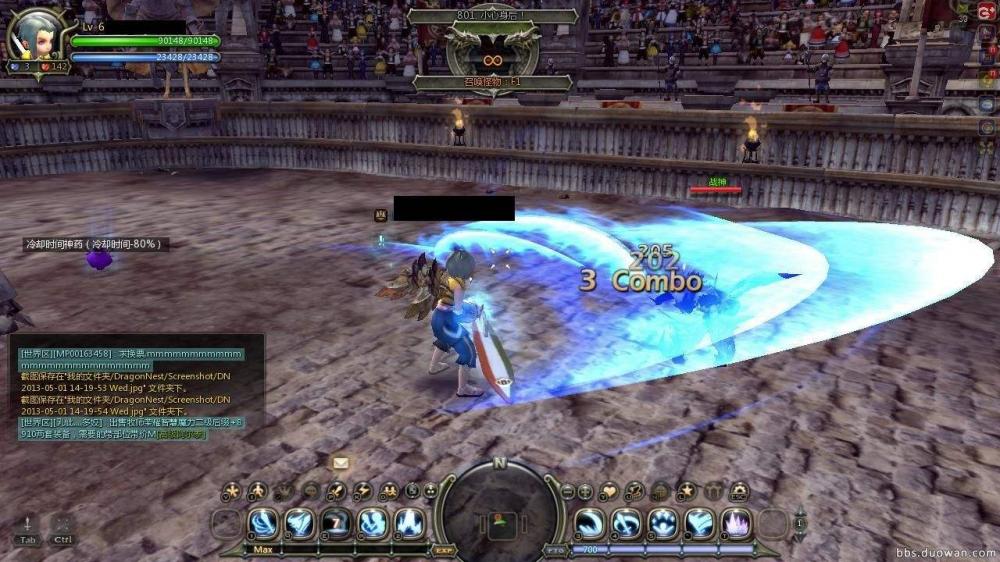1000x562 pixels.
Task: Open the heart icon menu
Action: click(x=609, y=491)
